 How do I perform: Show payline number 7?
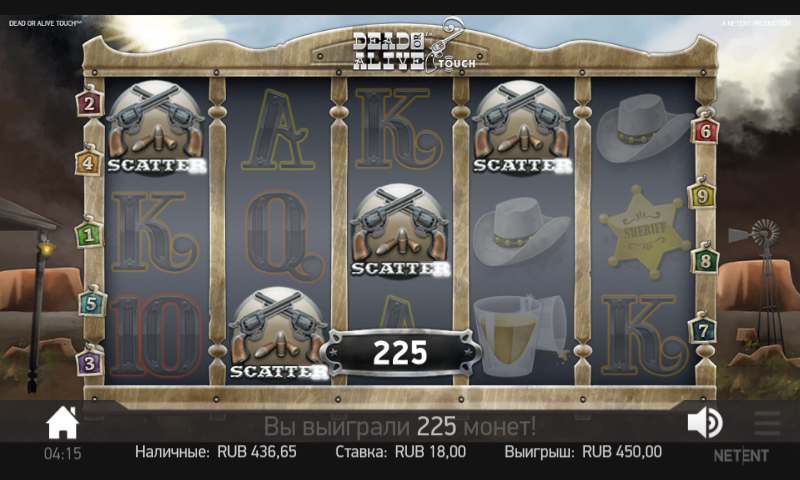point(703,328)
